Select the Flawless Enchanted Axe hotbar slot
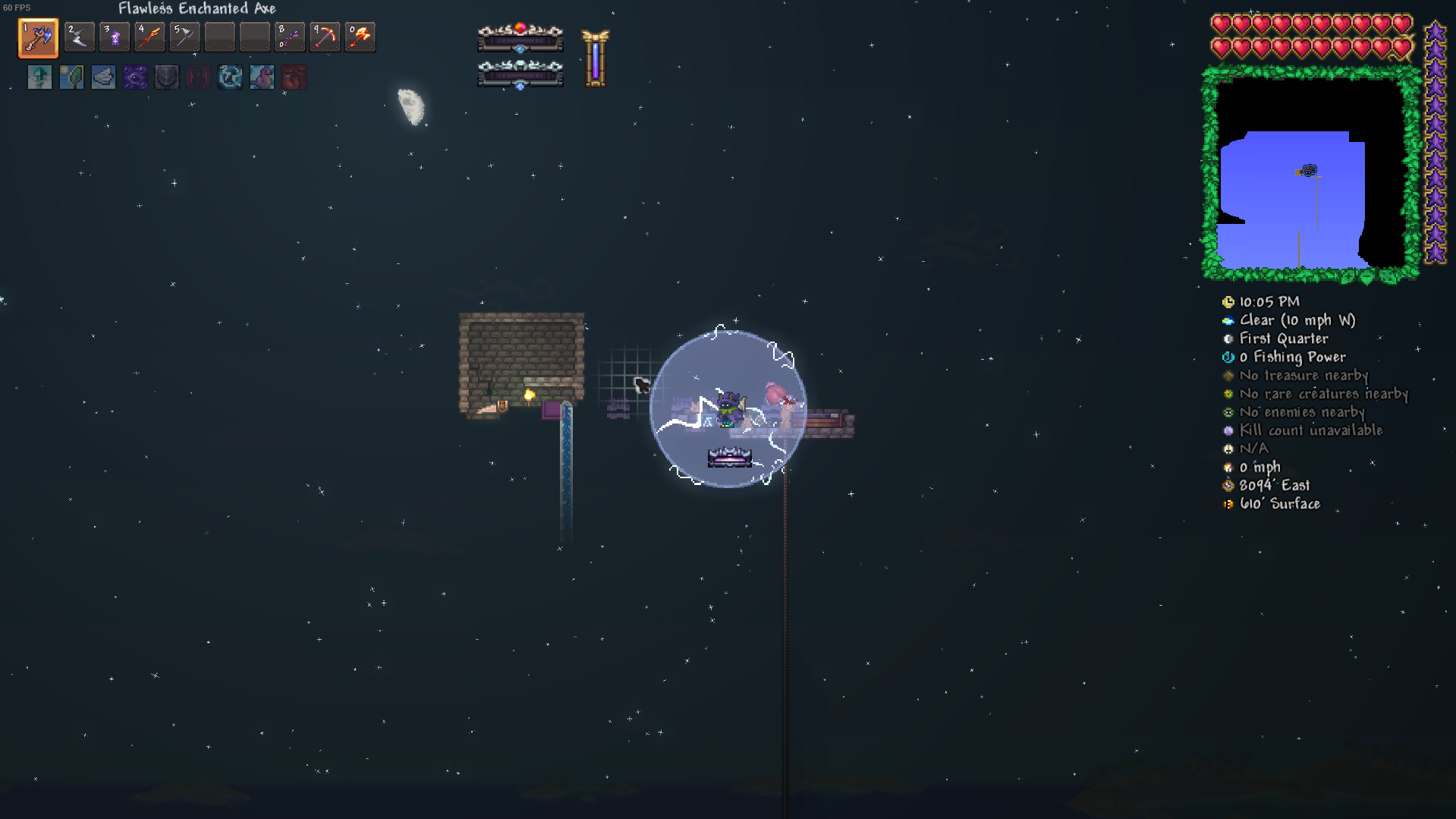1456x819 pixels. 38,38
